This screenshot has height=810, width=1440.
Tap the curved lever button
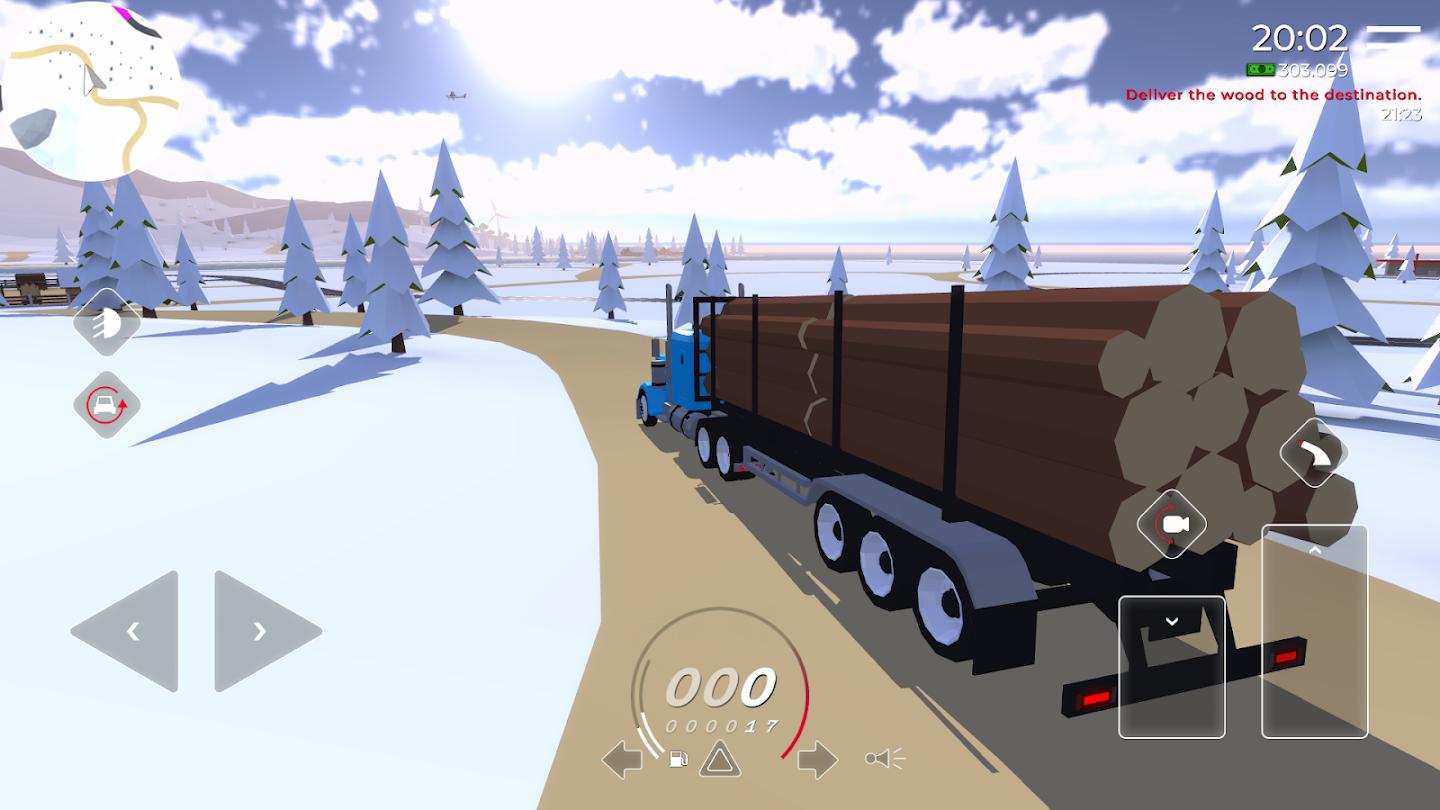pyautogui.click(x=1314, y=452)
